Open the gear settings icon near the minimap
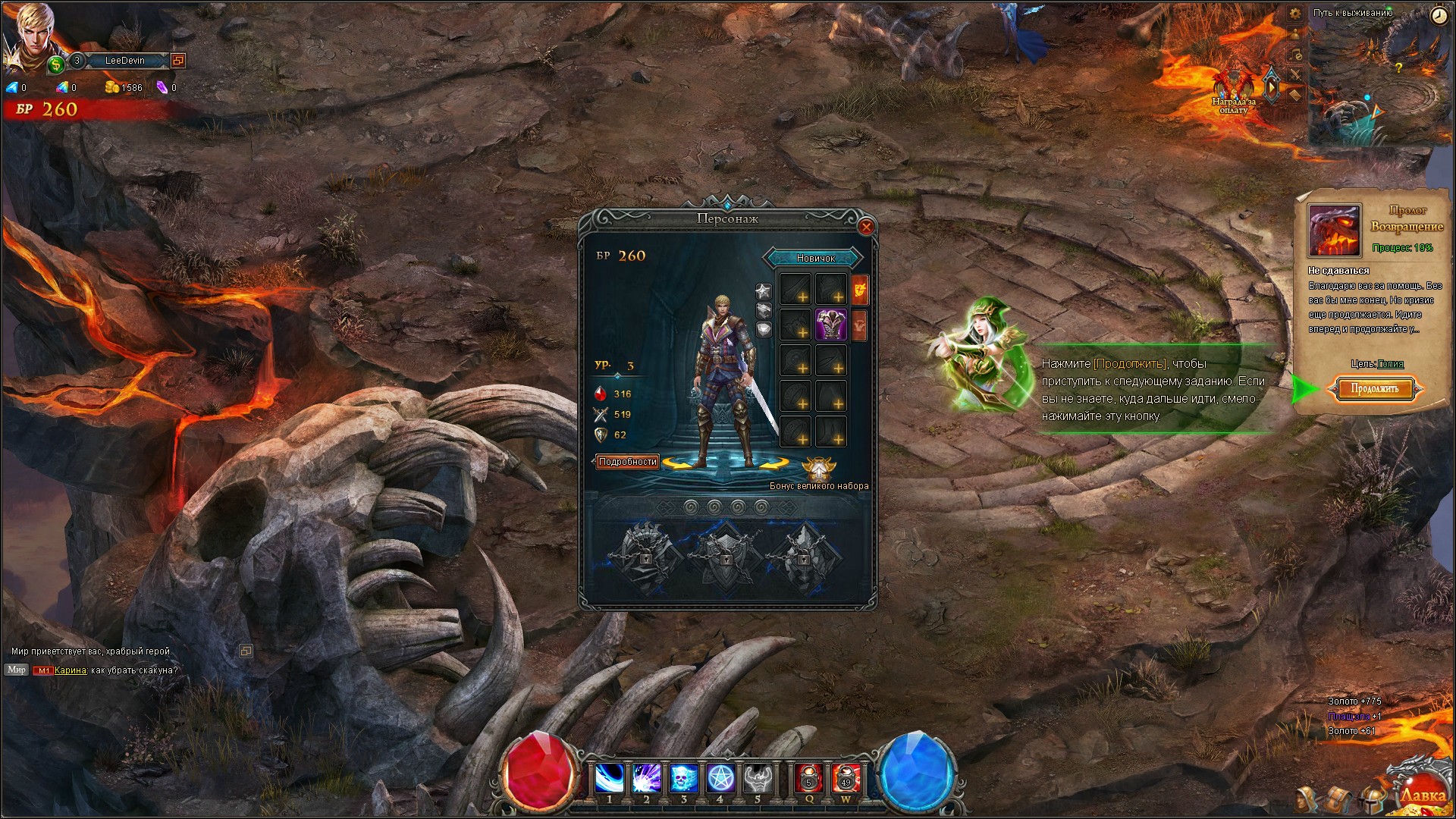1456x819 pixels. (x=1295, y=14)
